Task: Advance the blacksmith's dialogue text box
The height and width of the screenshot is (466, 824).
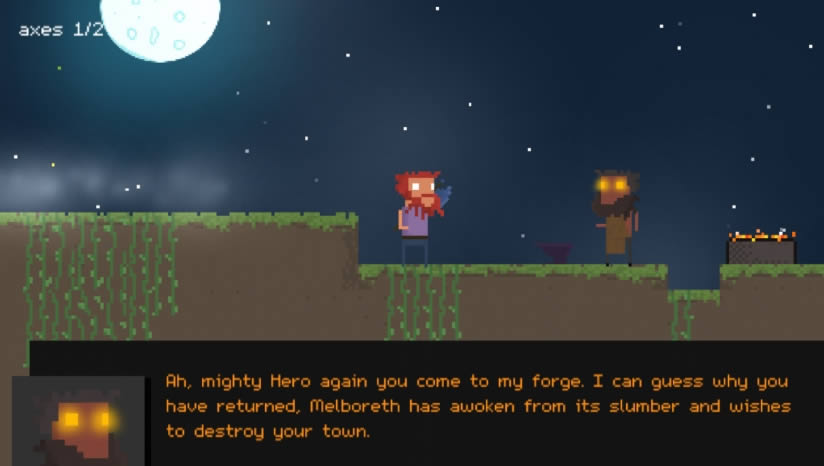Action: tap(477, 407)
